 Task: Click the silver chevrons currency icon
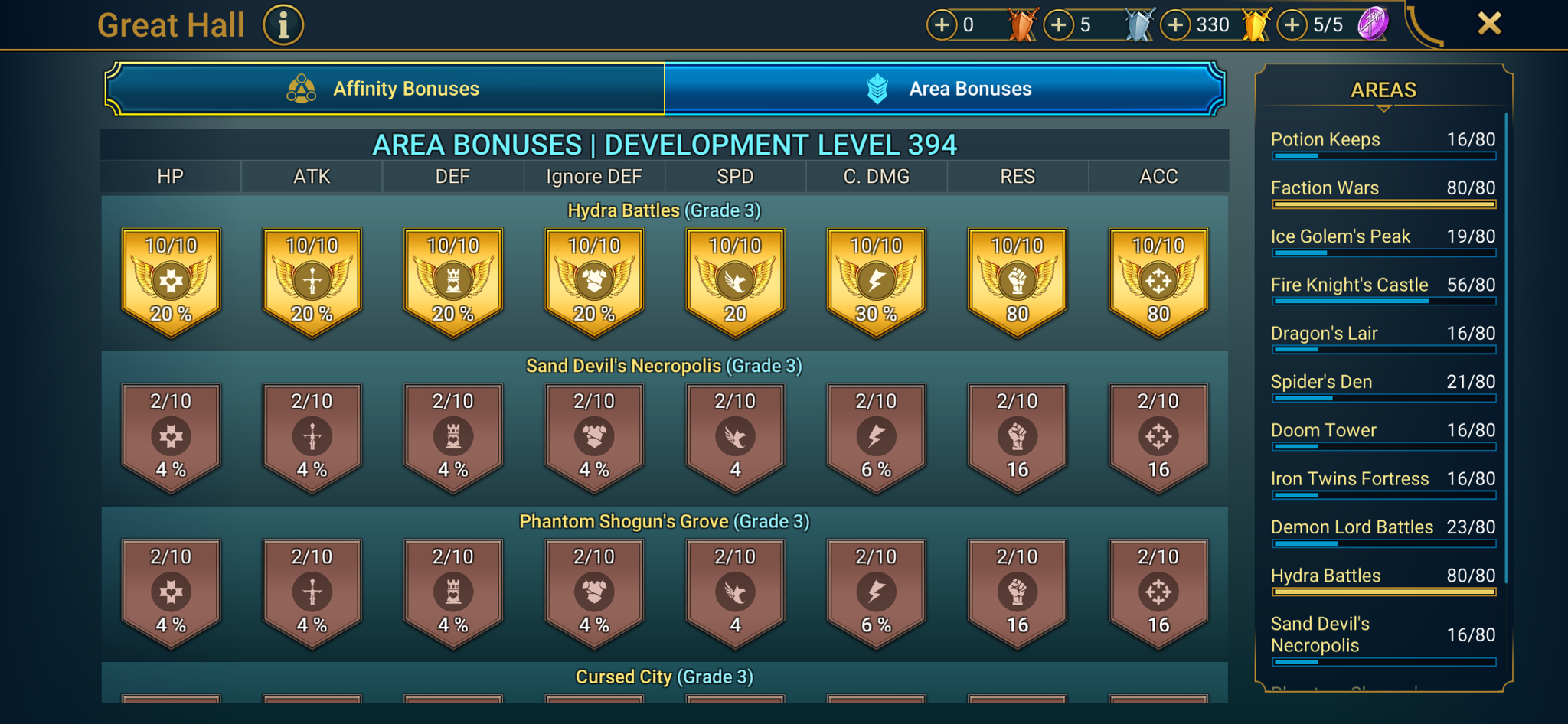pyautogui.click(x=1137, y=23)
